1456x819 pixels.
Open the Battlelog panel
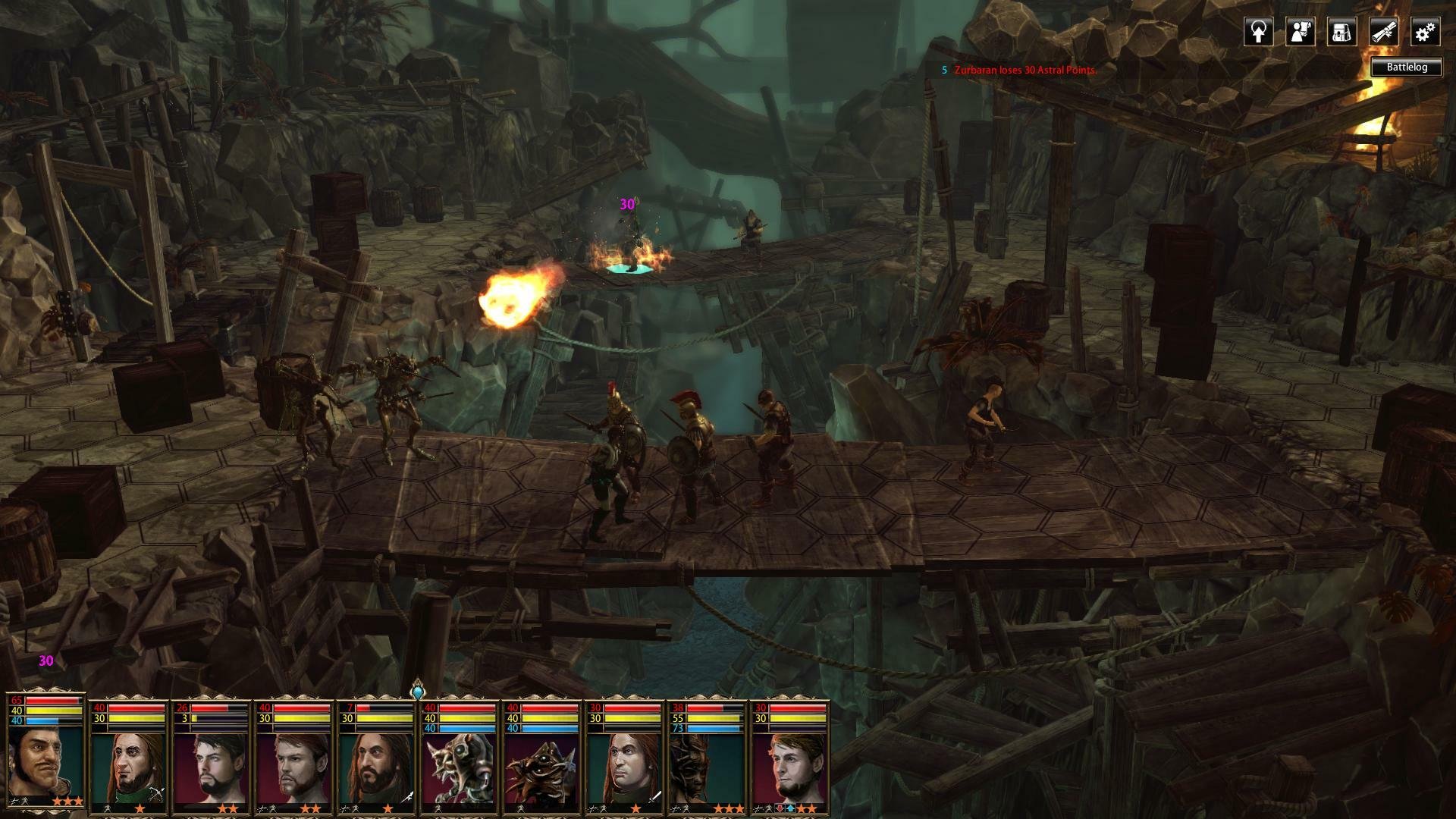pyautogui.click(x=1407, y=67)
